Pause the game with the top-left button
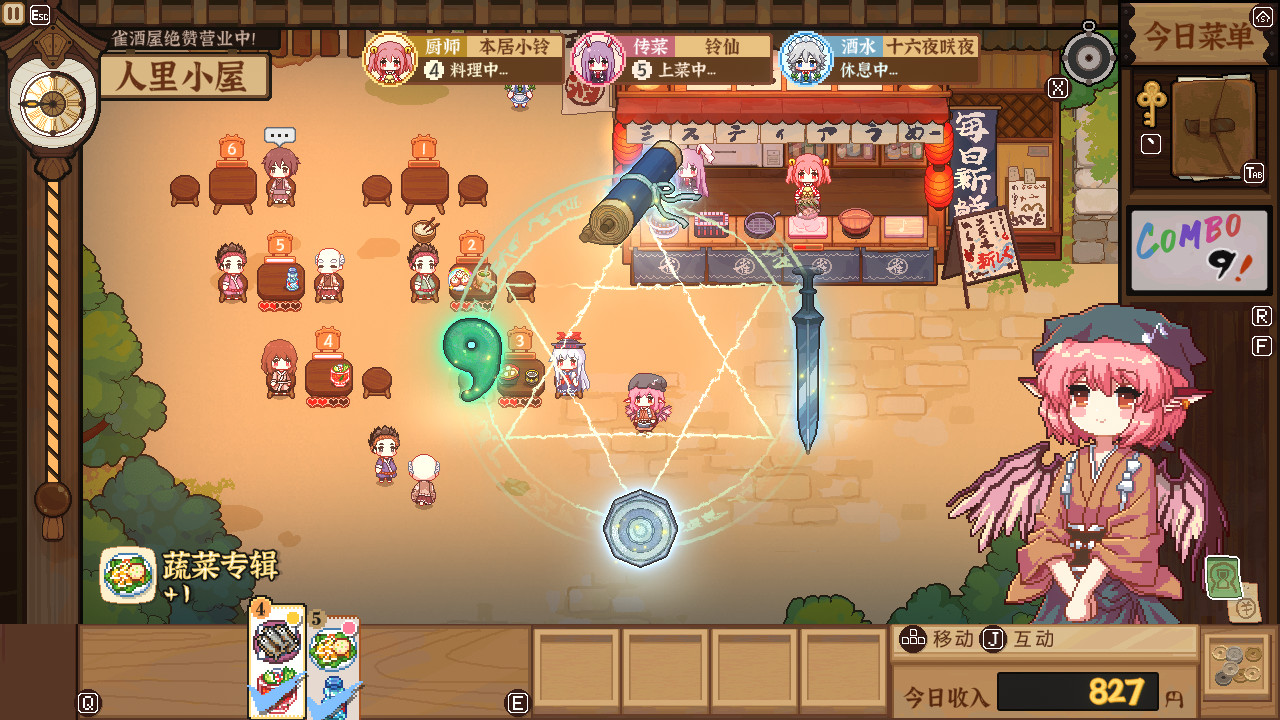This screenshot has height=720, width=1280. click(14, 14)
